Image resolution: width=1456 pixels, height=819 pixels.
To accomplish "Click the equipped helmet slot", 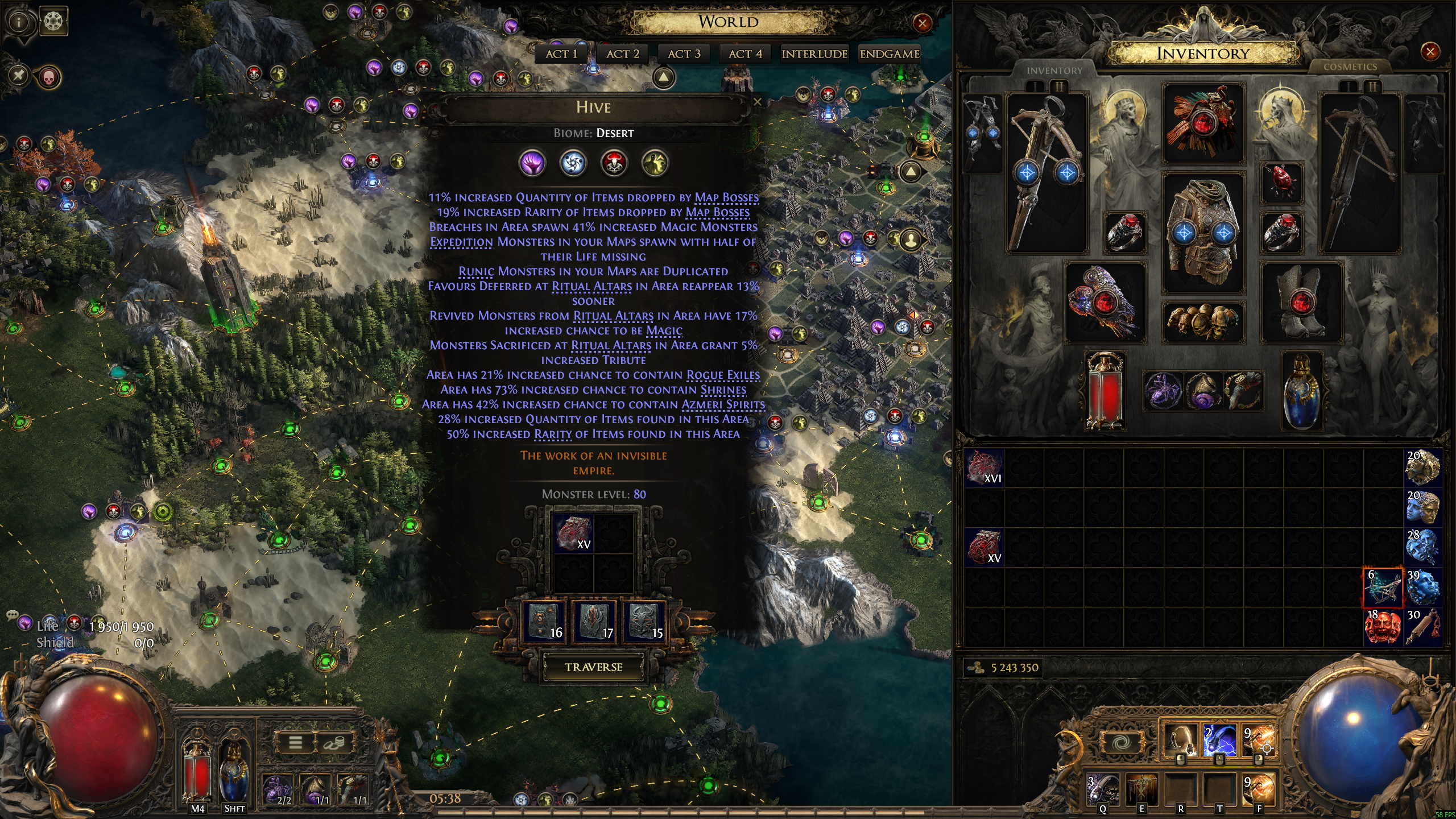I will pos(1203,123).
